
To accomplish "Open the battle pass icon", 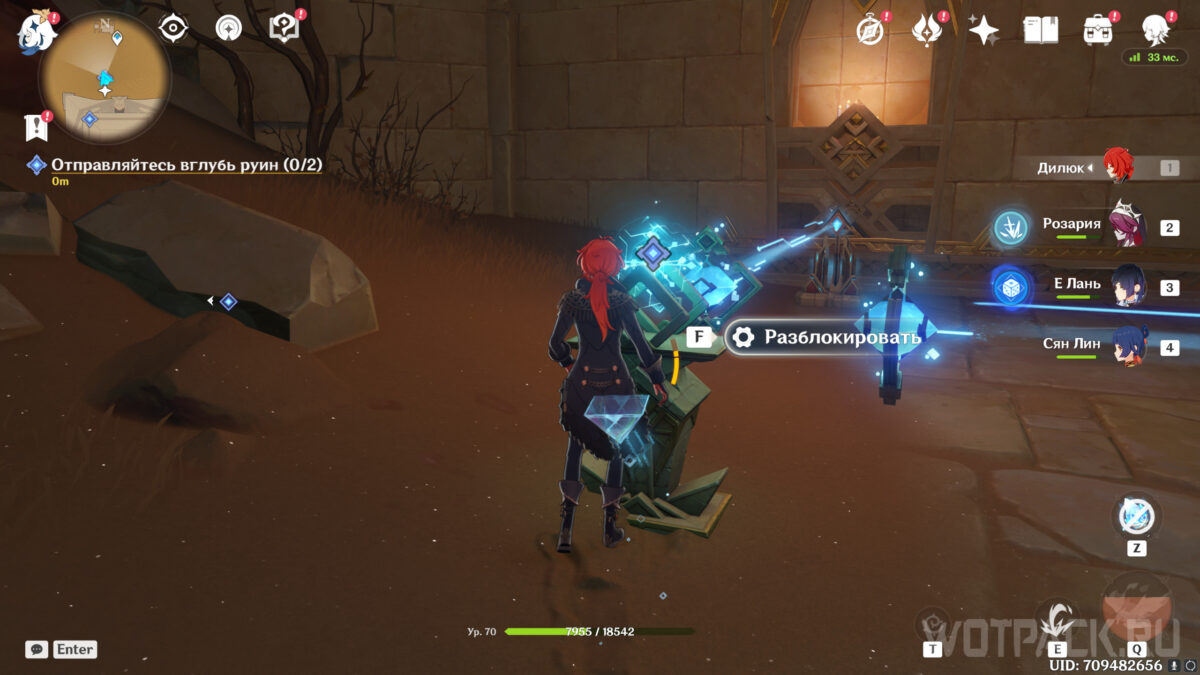I will 927,30.
